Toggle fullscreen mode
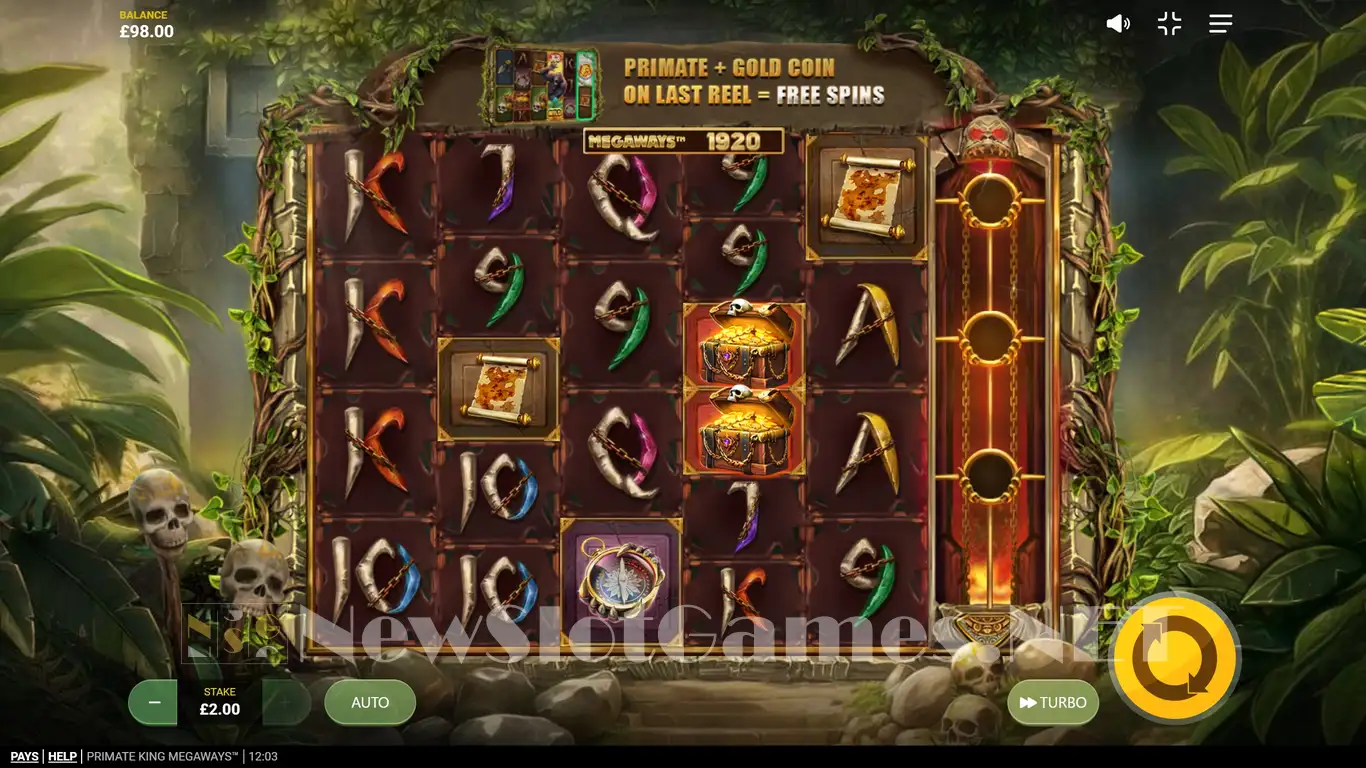1366x768 pixels. point(1169,24)
